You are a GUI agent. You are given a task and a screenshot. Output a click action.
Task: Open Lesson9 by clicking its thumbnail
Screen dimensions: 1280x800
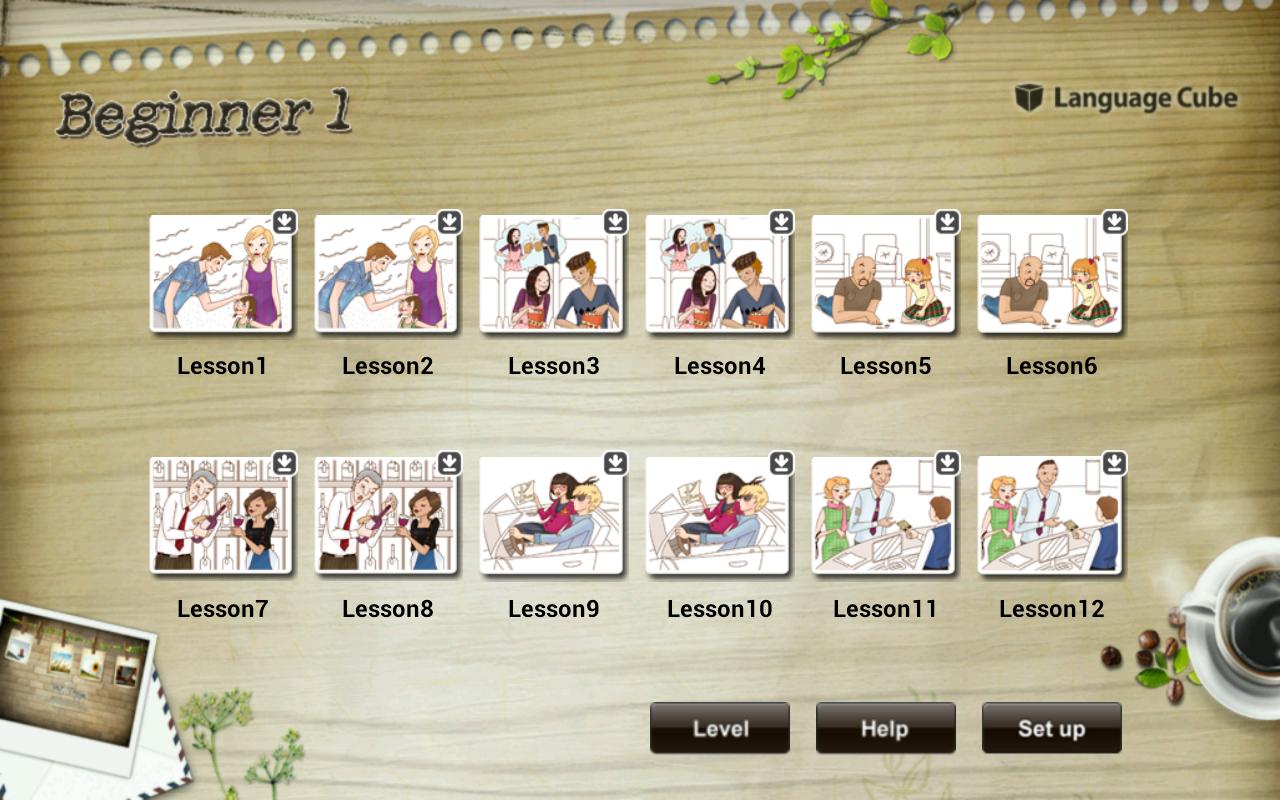553,515
